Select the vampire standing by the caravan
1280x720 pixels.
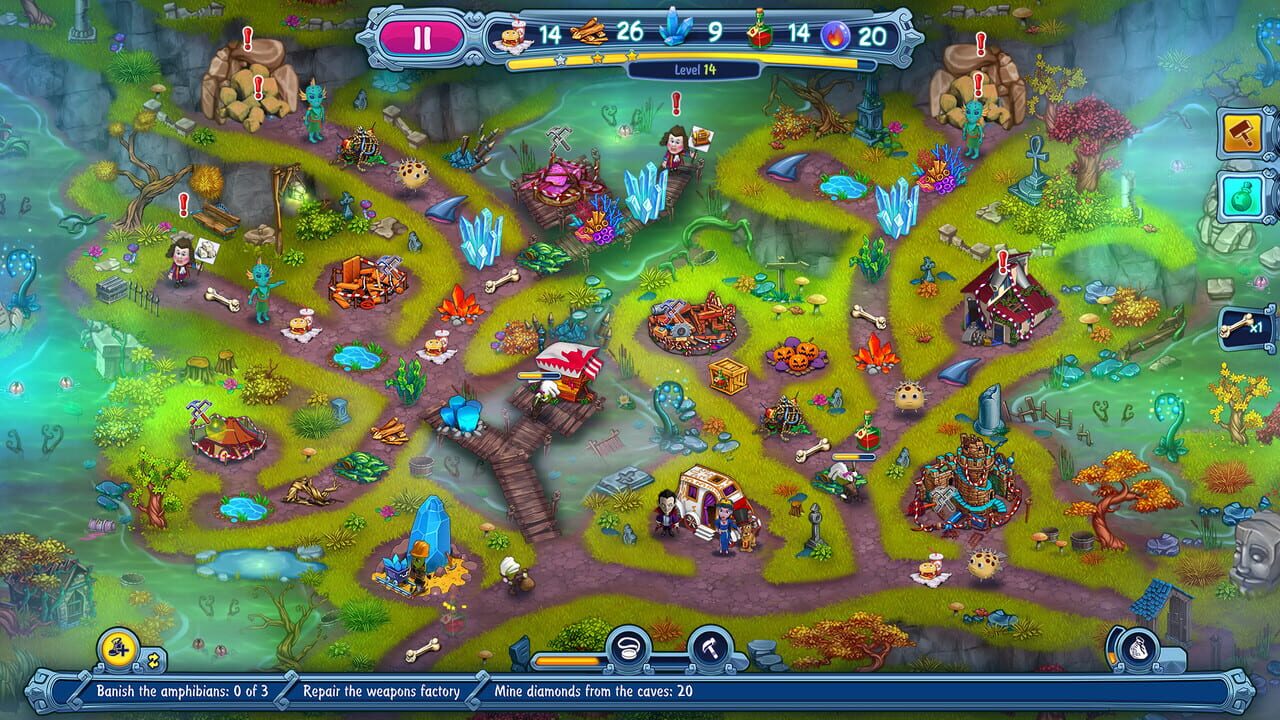pyautogui.click(x=665, y=510)
